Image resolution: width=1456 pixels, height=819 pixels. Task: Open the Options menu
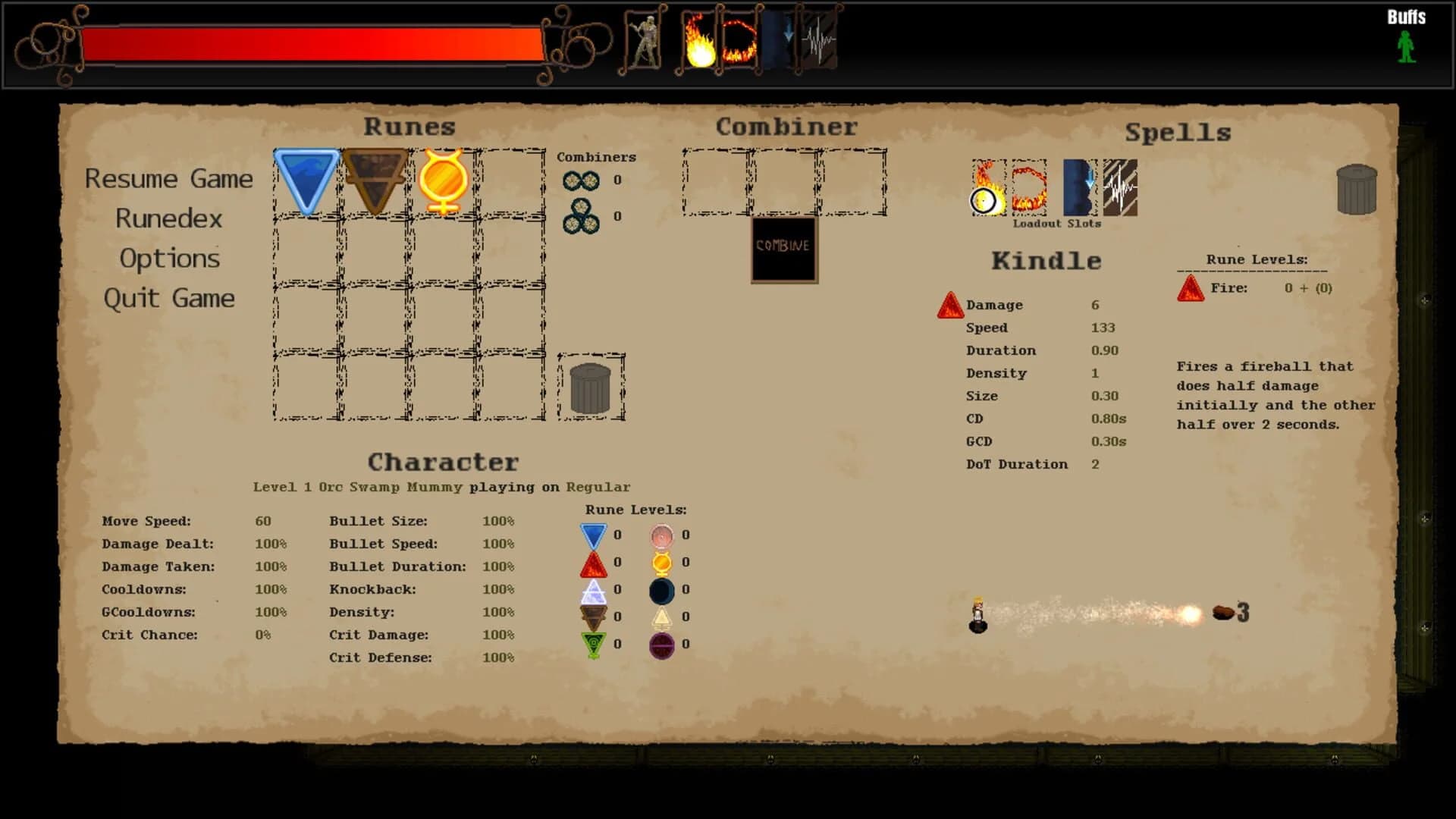[x=170, y=259]
